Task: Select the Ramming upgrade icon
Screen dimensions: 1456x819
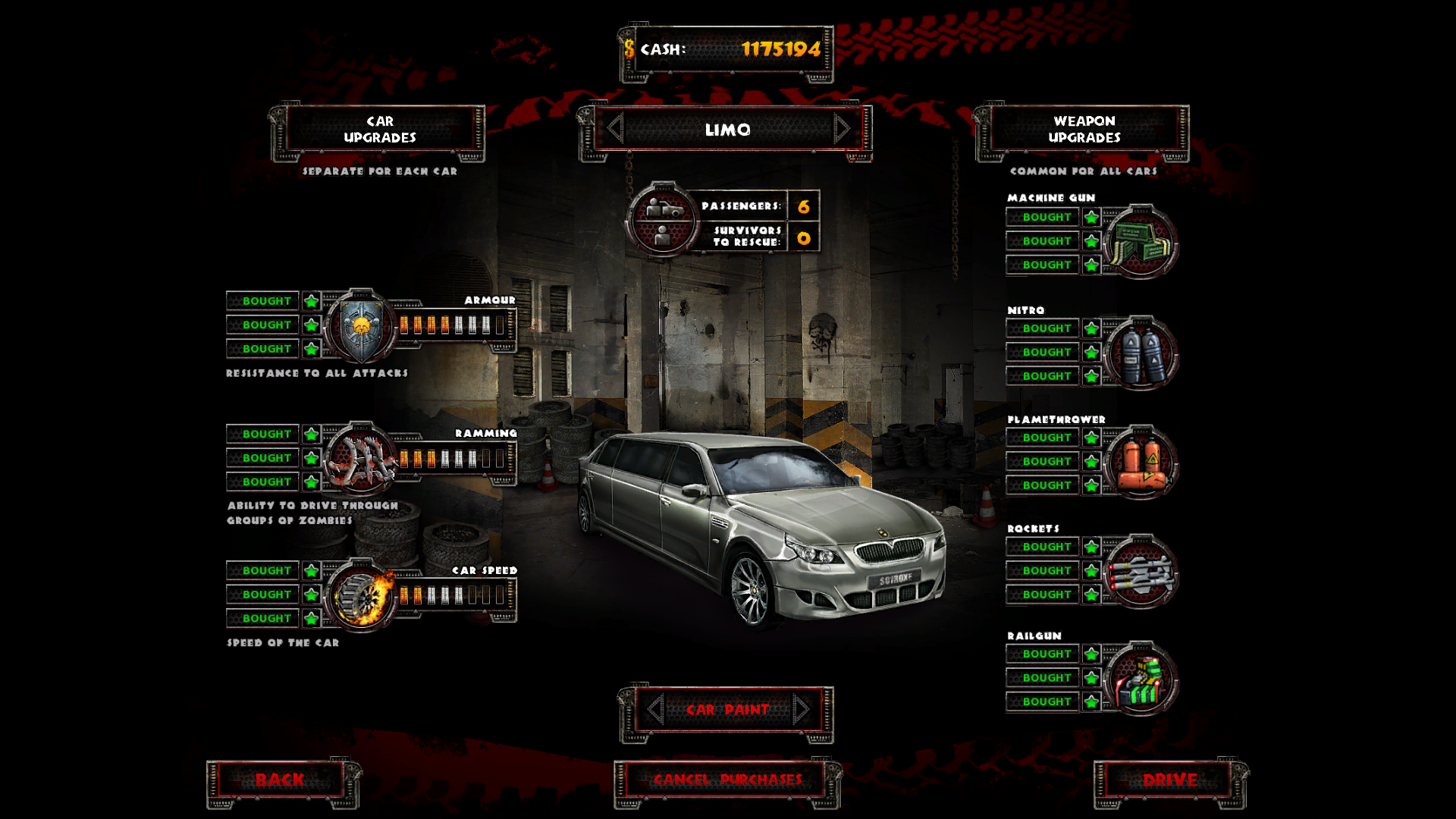Action: tap(361, 460)
